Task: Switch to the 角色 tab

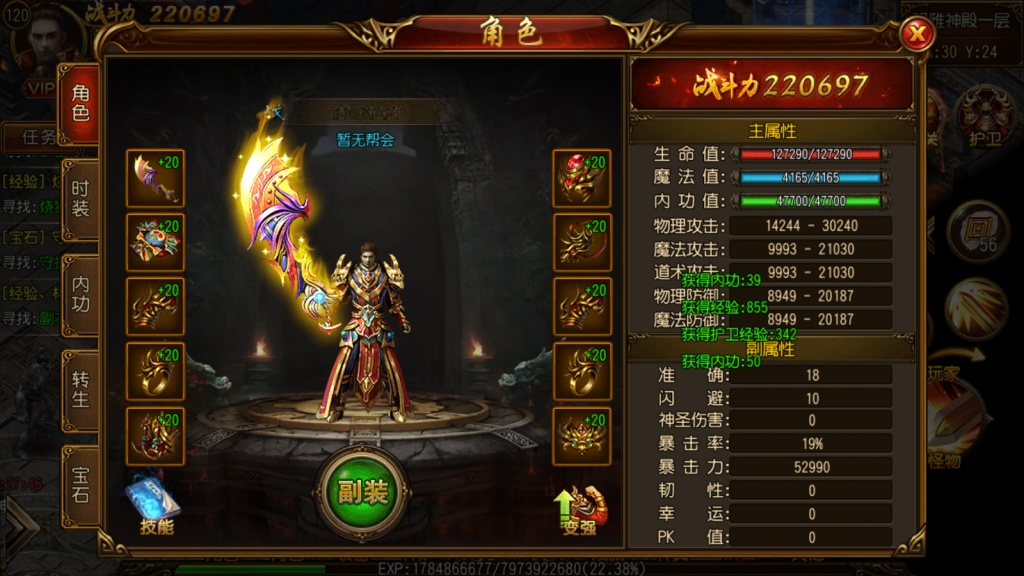Action: click(79, 103)
